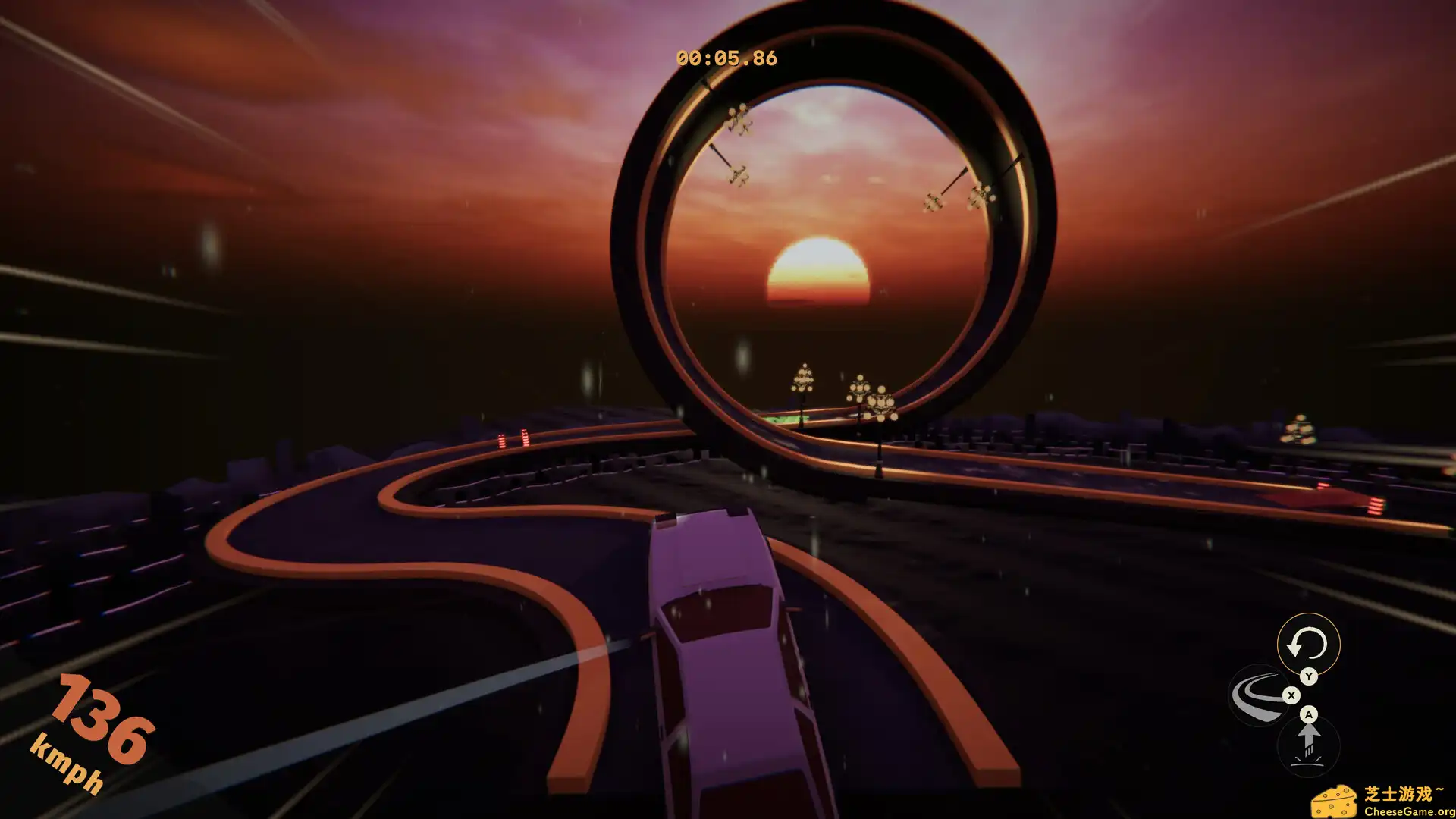Toggle the controller hint overlay
Screen dimensions: 1456x819
point(1291,695)
